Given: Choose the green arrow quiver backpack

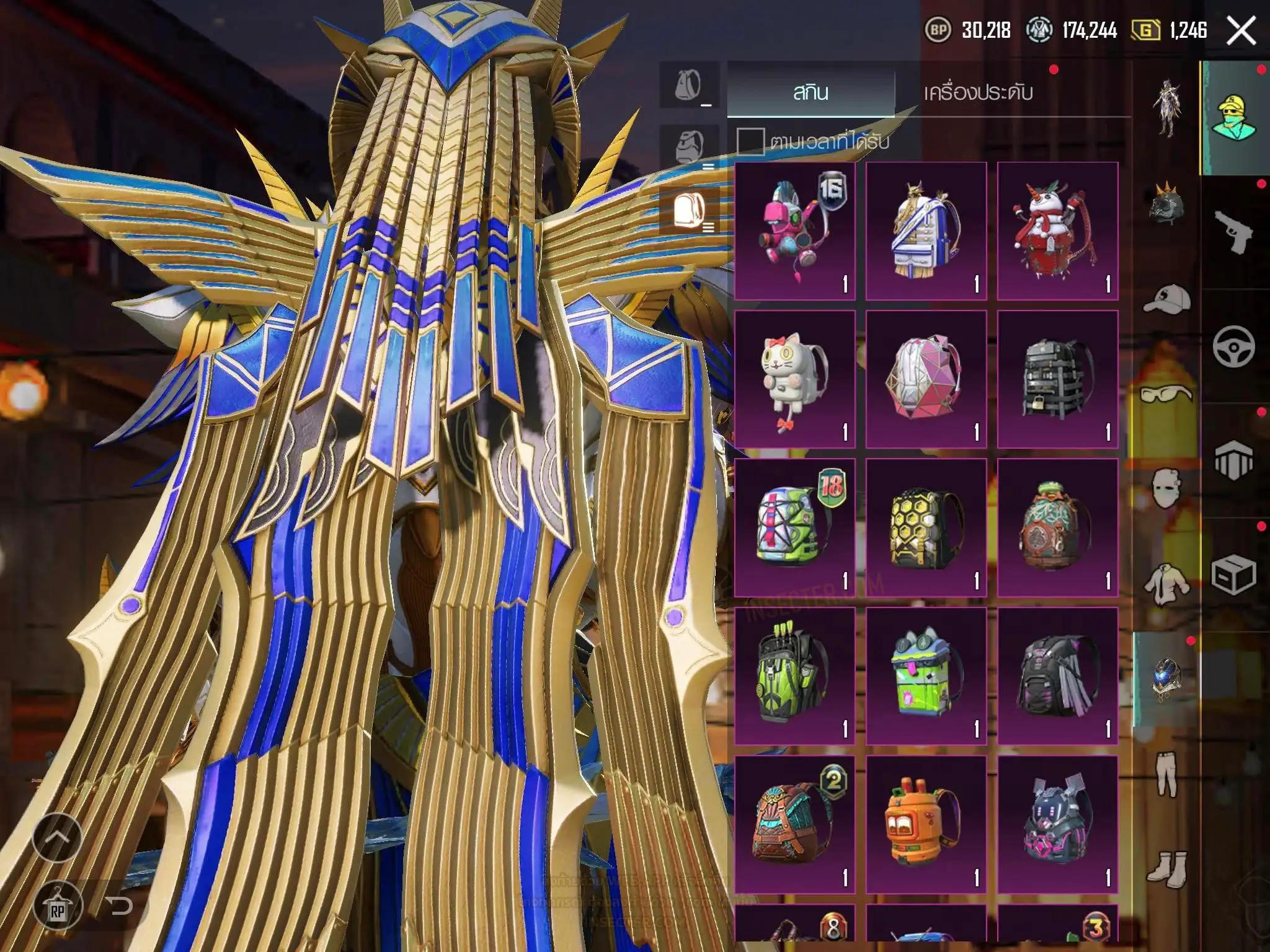Looking at the screenshot, I should point(794,676).
